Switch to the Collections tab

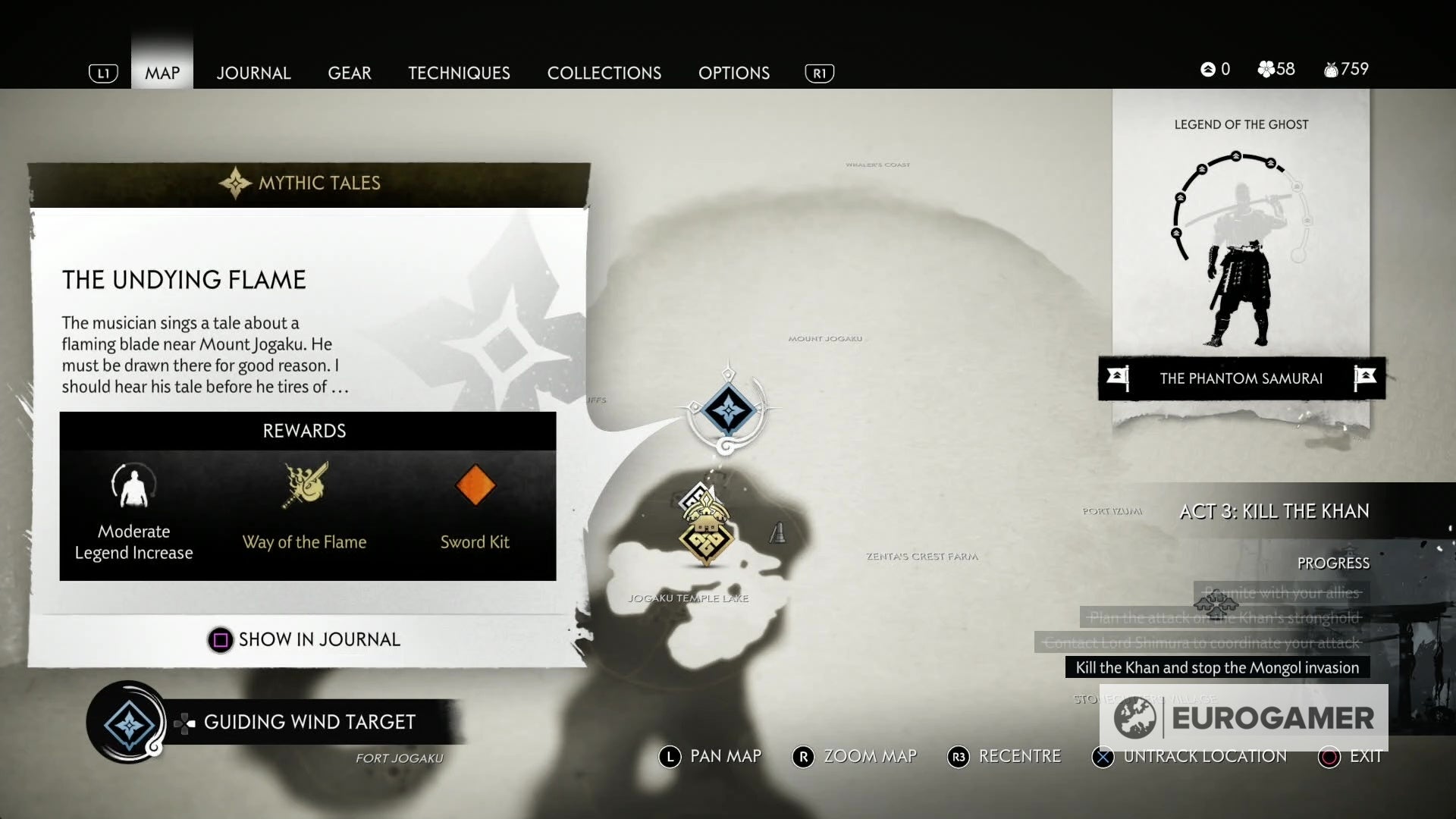(604, 73)
